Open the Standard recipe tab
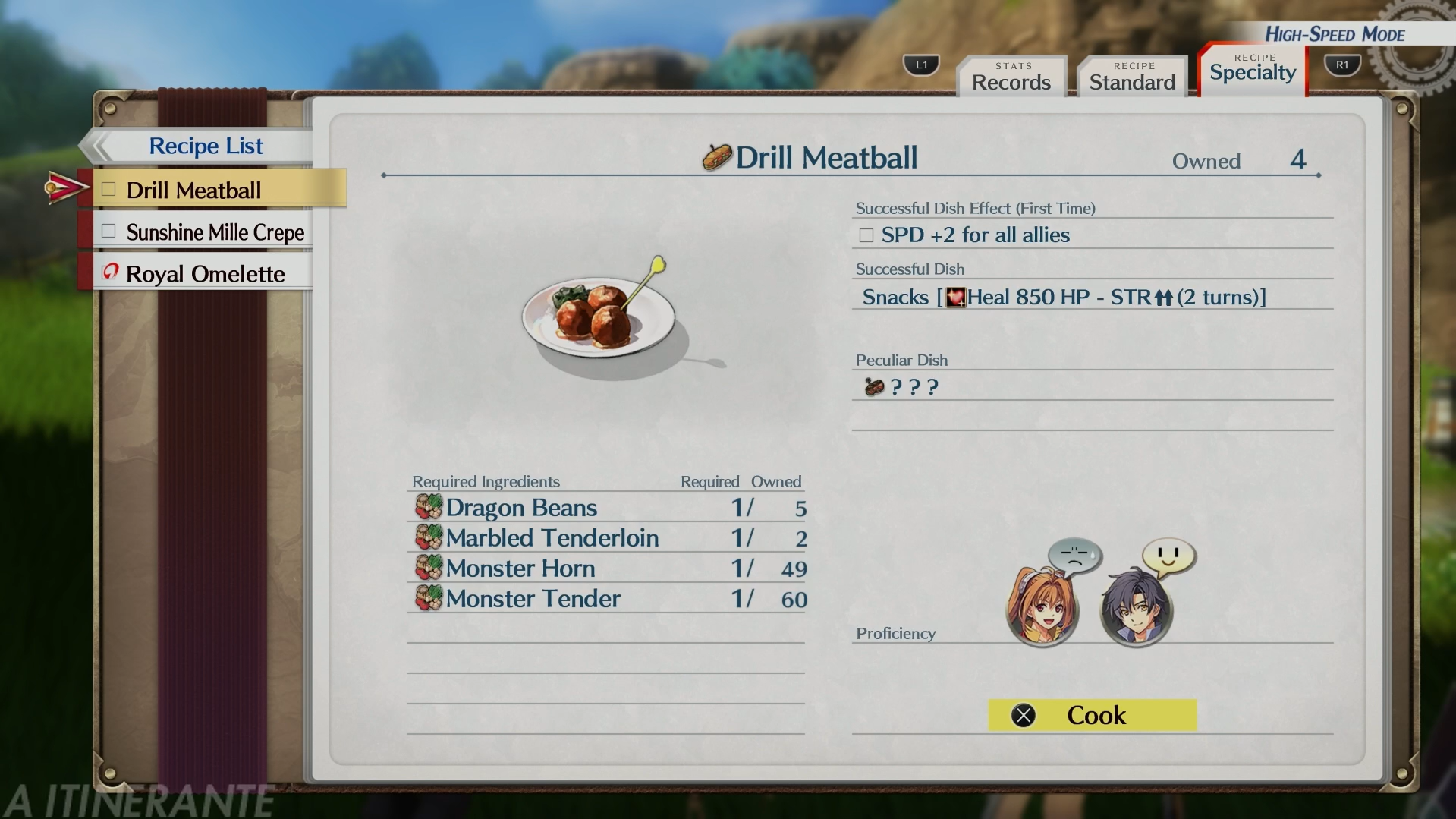The width and height of the screenshot is (1456, 819). point(1132,77)
